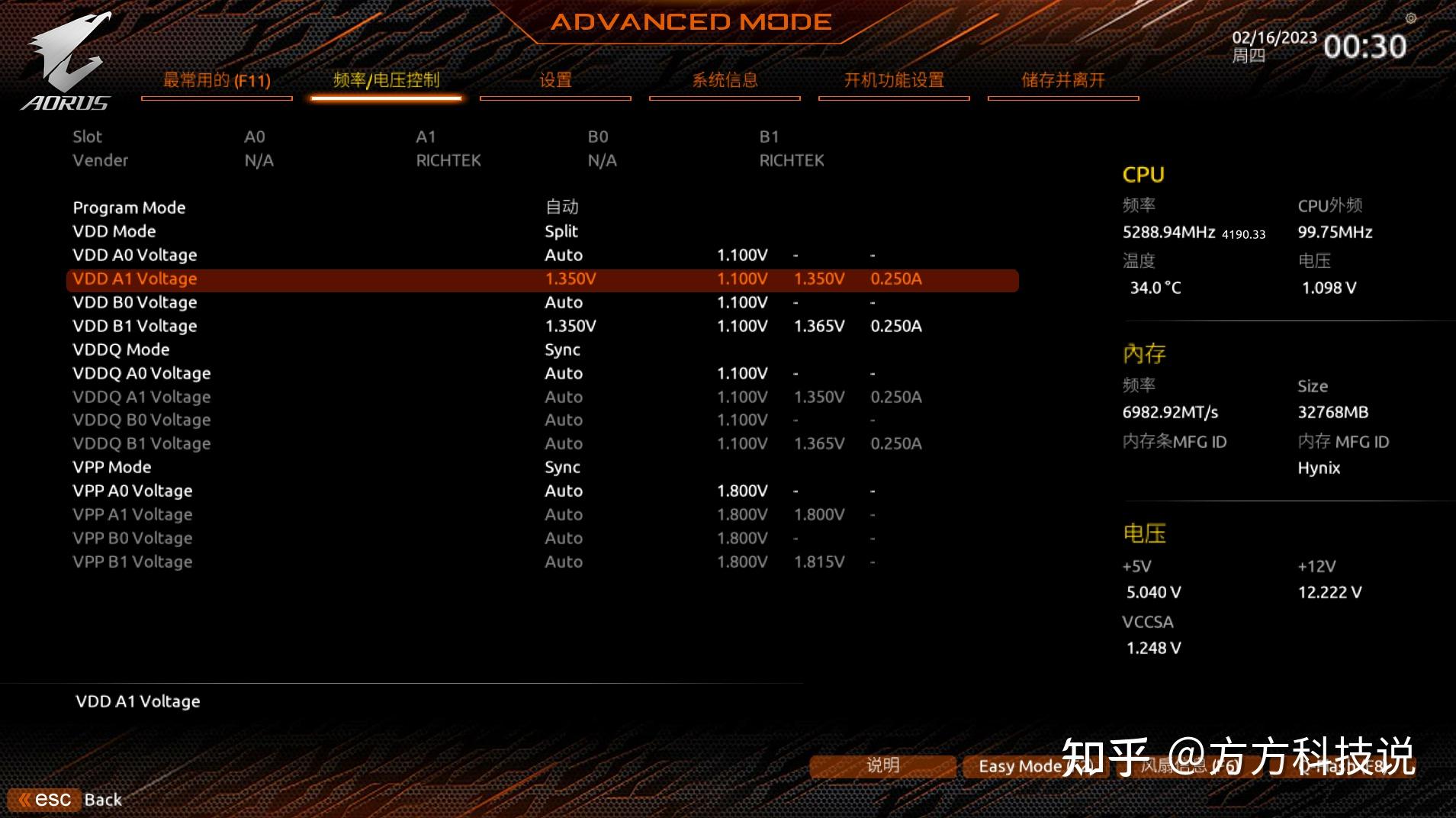Click the esc Back button

(x=66, y=800)
